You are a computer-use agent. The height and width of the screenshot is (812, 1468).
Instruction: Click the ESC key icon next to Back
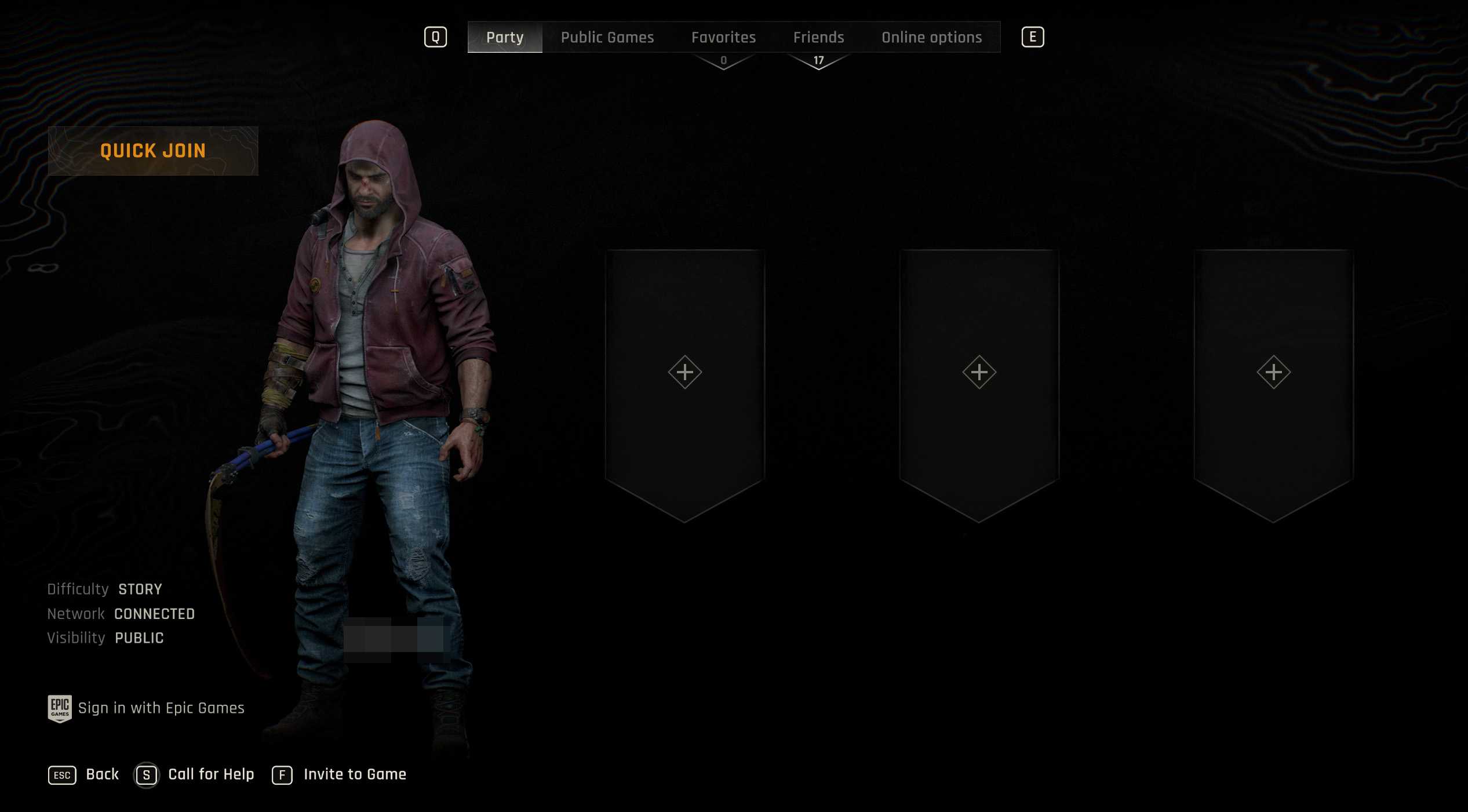[x=62, y=774]
